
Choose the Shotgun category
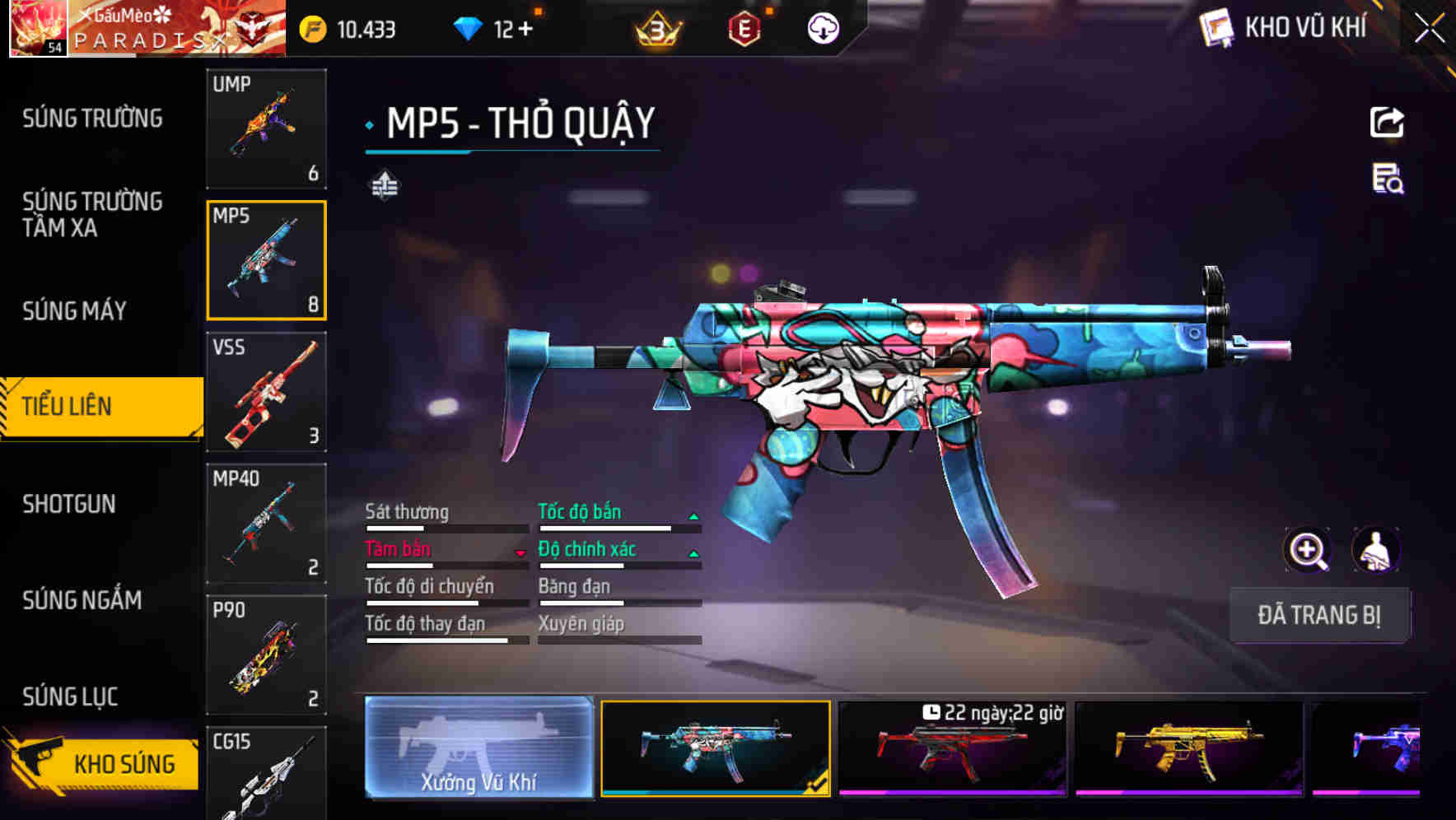(x=69, y=504)
